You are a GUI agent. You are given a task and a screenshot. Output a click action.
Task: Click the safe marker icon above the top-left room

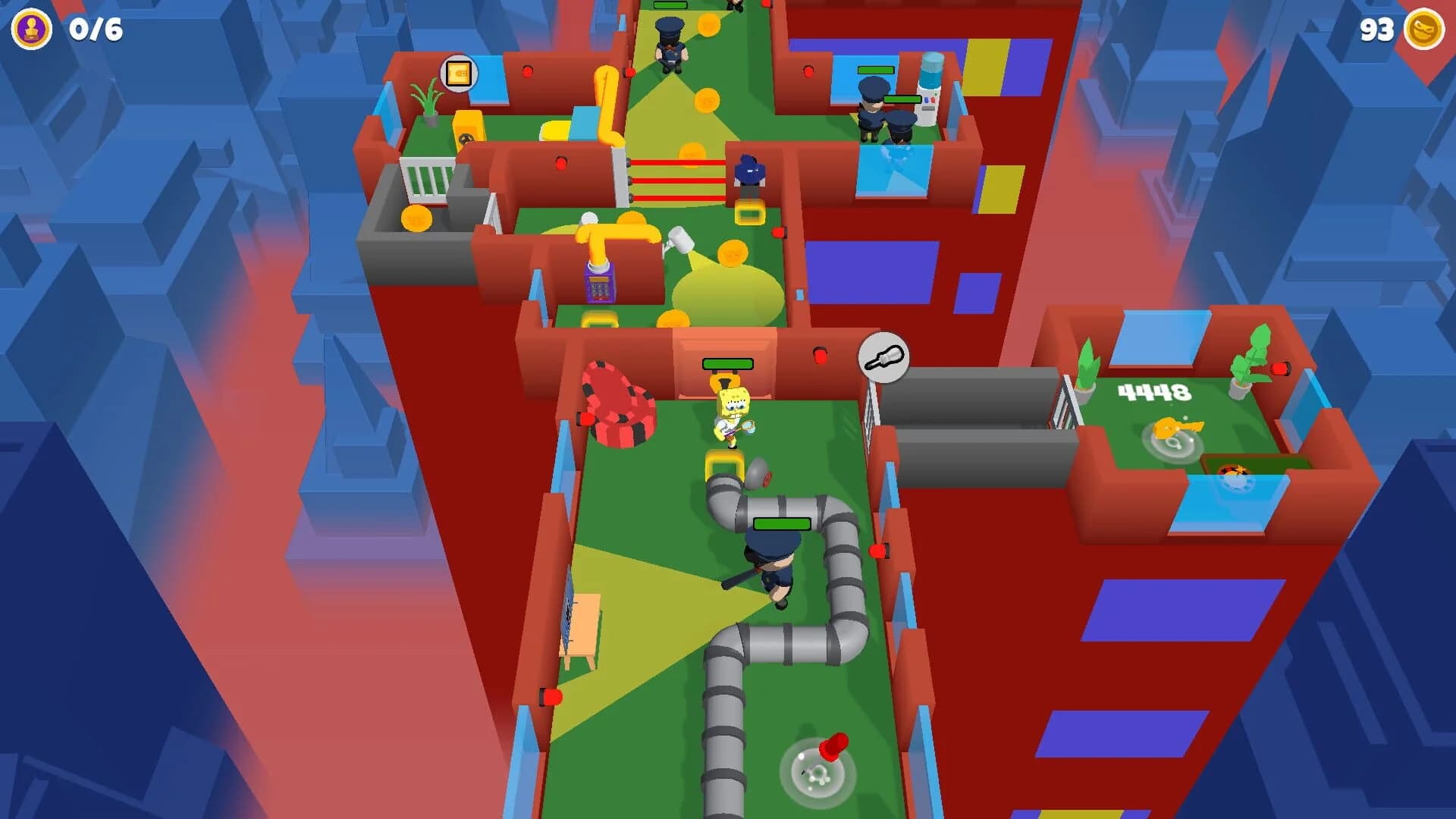(459, 74)
